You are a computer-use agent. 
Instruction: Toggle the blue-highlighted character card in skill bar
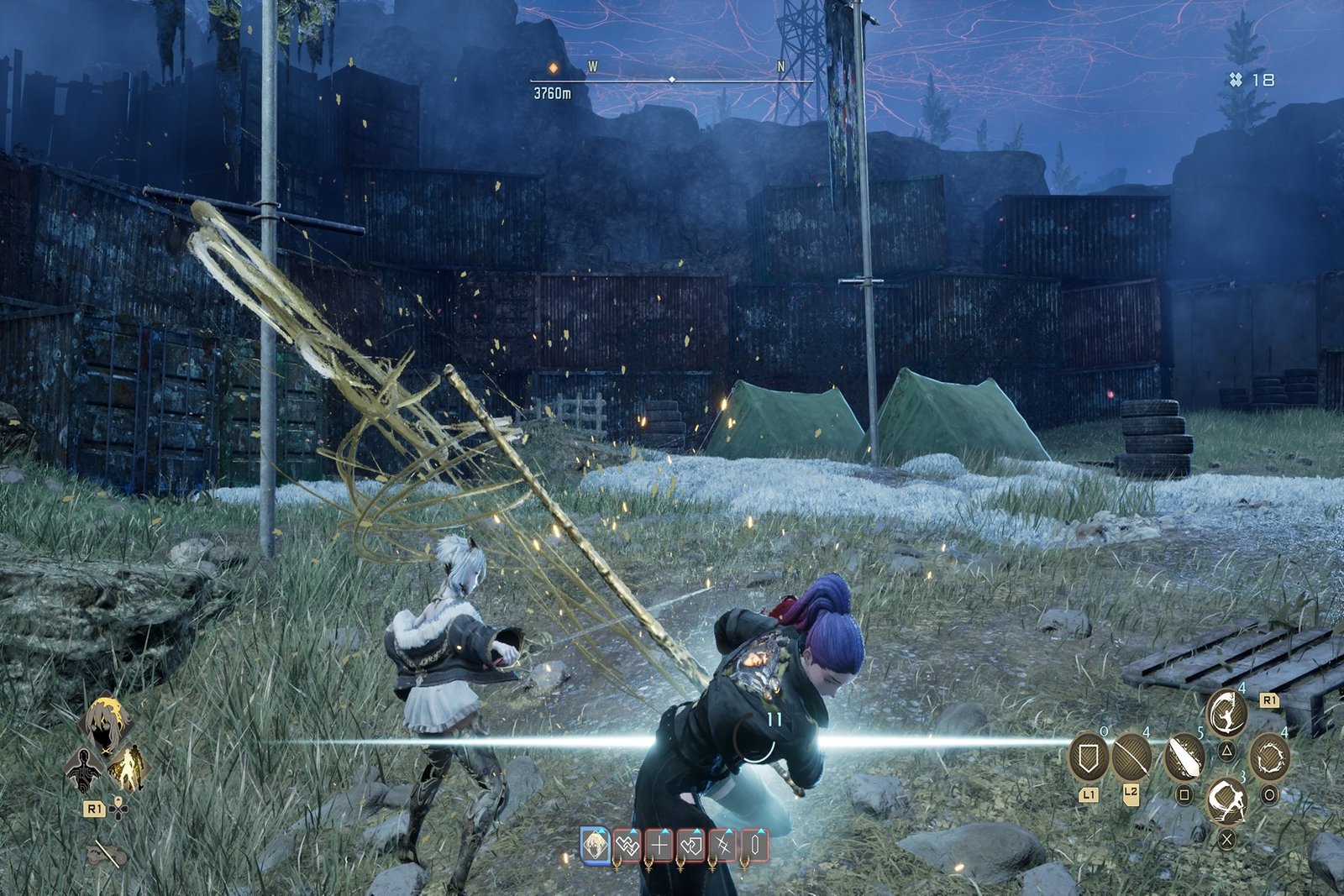click(x=596, y=846)
